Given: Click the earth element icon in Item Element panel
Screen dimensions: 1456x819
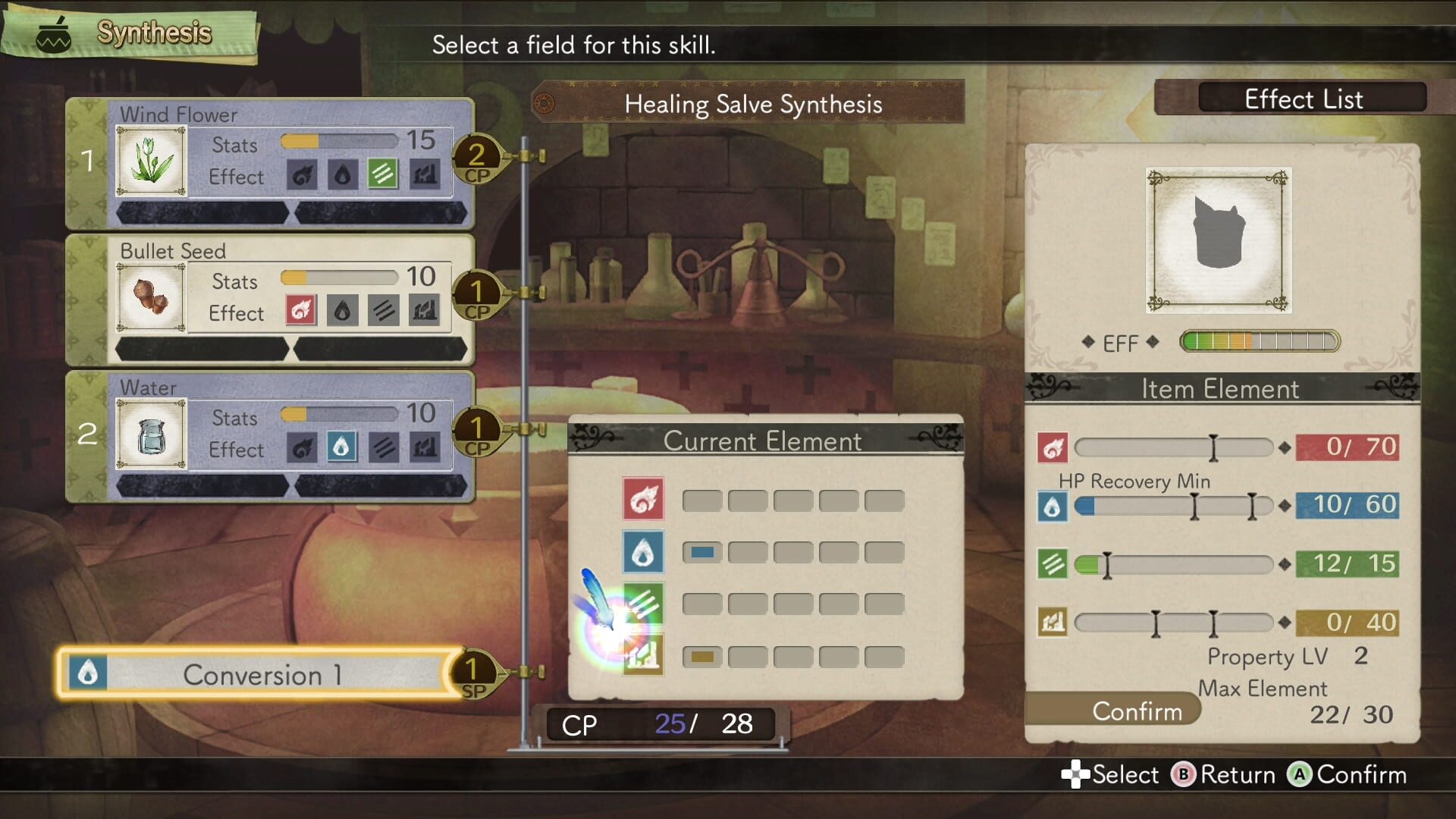Looking at the screenshot, I should tap(1053, 622).
